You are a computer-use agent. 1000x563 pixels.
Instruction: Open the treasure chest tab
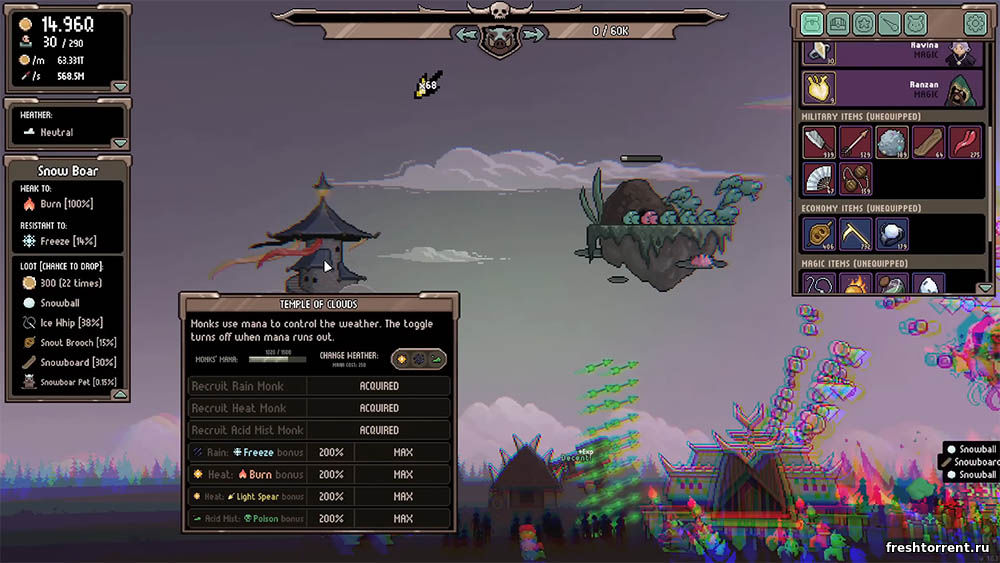click(838, 23)
